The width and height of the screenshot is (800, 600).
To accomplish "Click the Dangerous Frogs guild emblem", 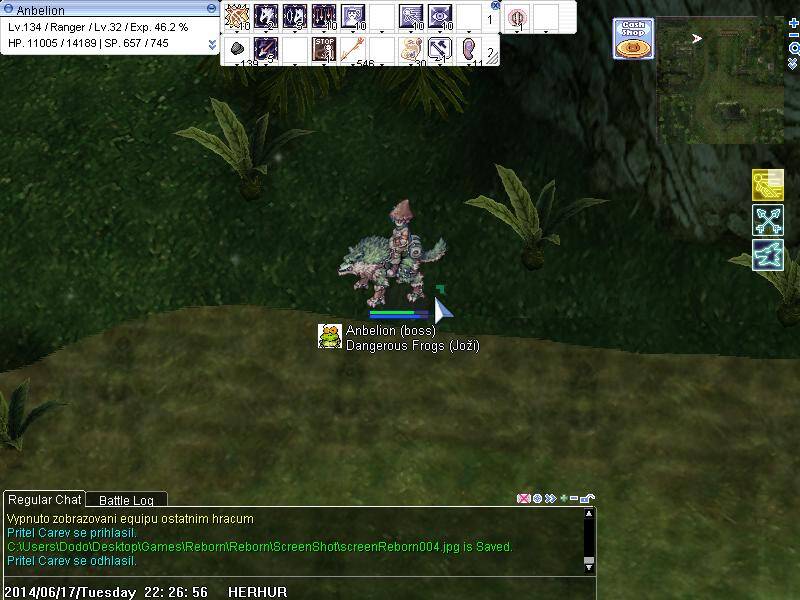I will (330, 337).
